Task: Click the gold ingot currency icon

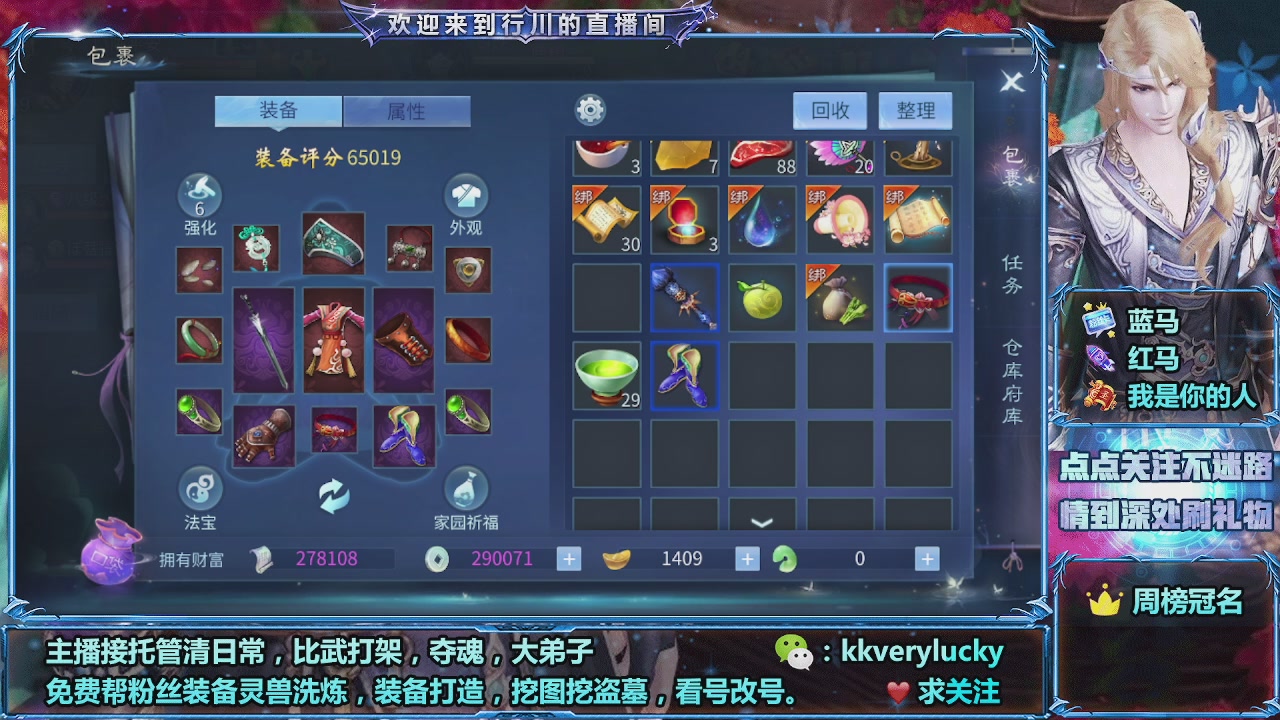Action: pos(617,558)
